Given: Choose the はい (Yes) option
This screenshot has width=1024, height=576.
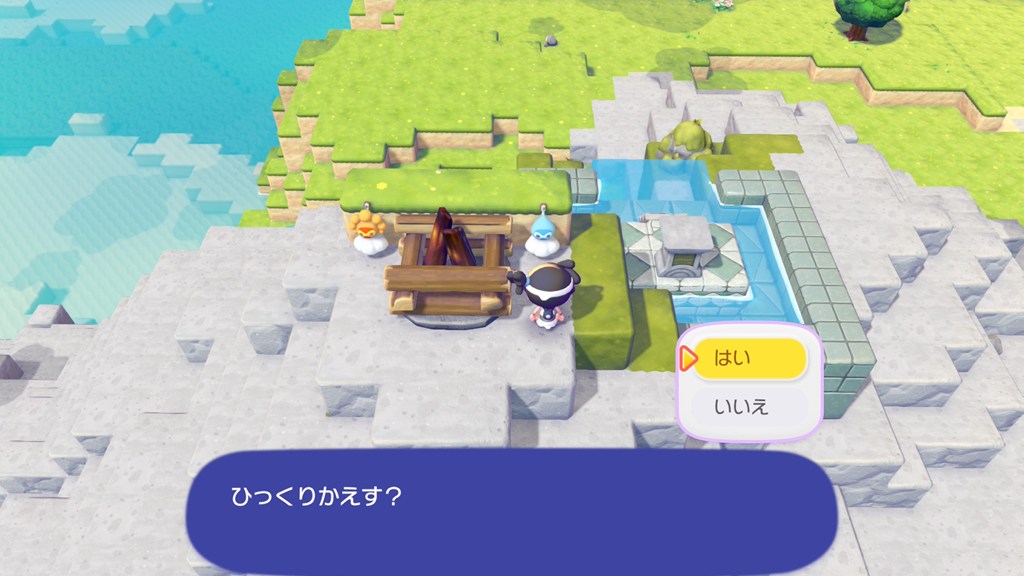Looking at the screenshot, I should [749, 359].
